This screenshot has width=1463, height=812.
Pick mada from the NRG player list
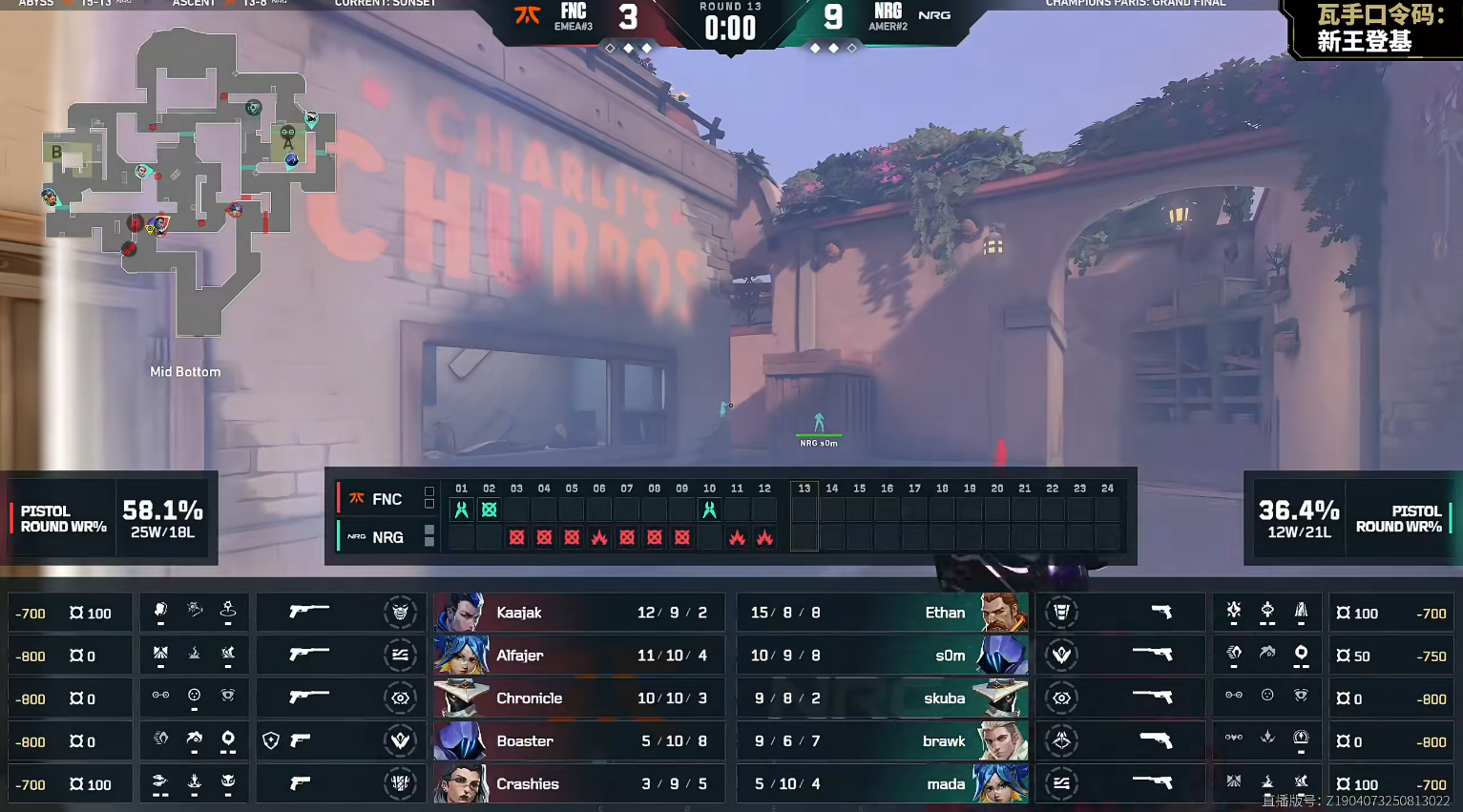[882, 784]
